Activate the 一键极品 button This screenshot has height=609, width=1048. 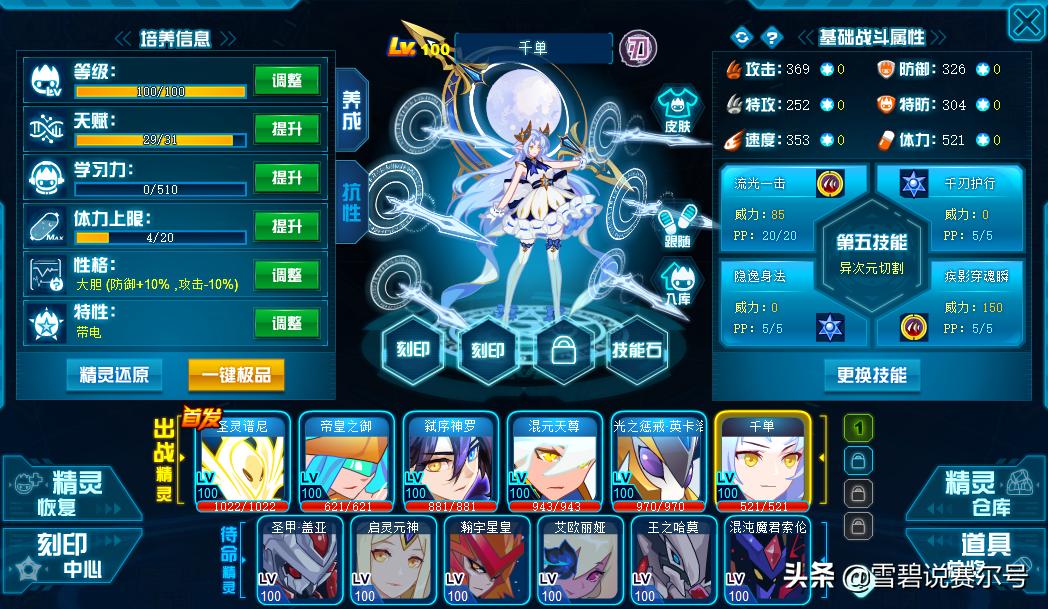[236, 375]
